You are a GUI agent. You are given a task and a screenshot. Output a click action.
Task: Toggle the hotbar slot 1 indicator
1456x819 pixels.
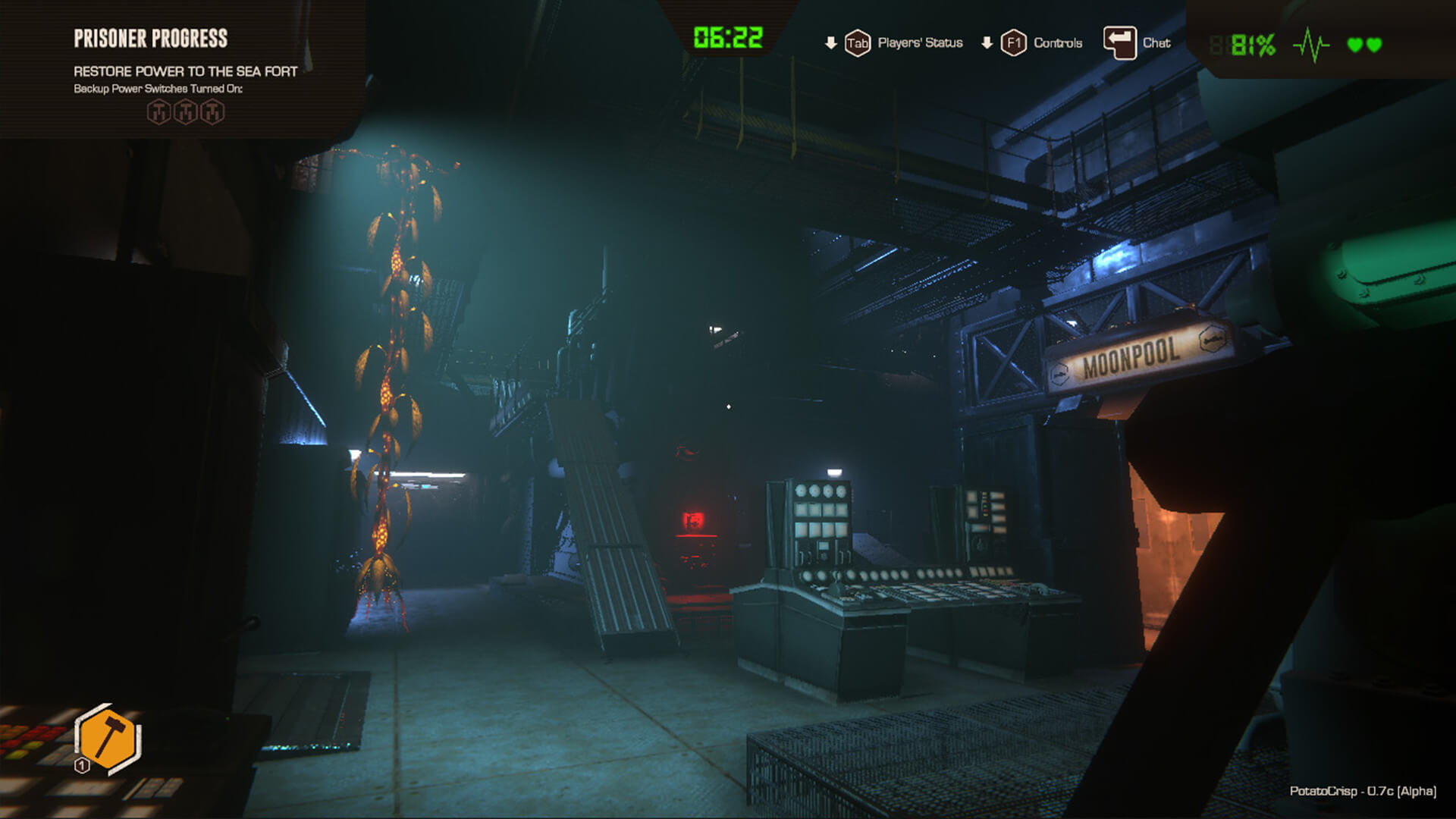point(81,767)
